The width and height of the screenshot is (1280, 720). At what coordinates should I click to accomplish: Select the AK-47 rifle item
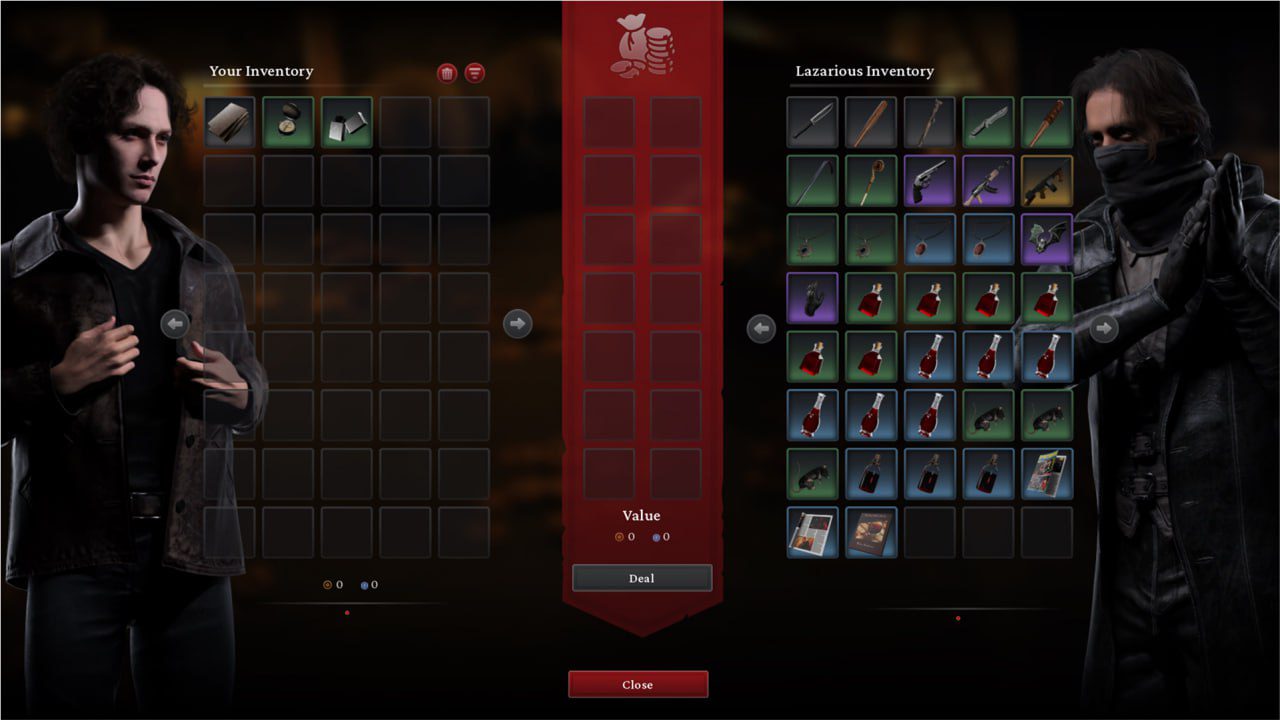pyautogui.click(x=988, y=180)
